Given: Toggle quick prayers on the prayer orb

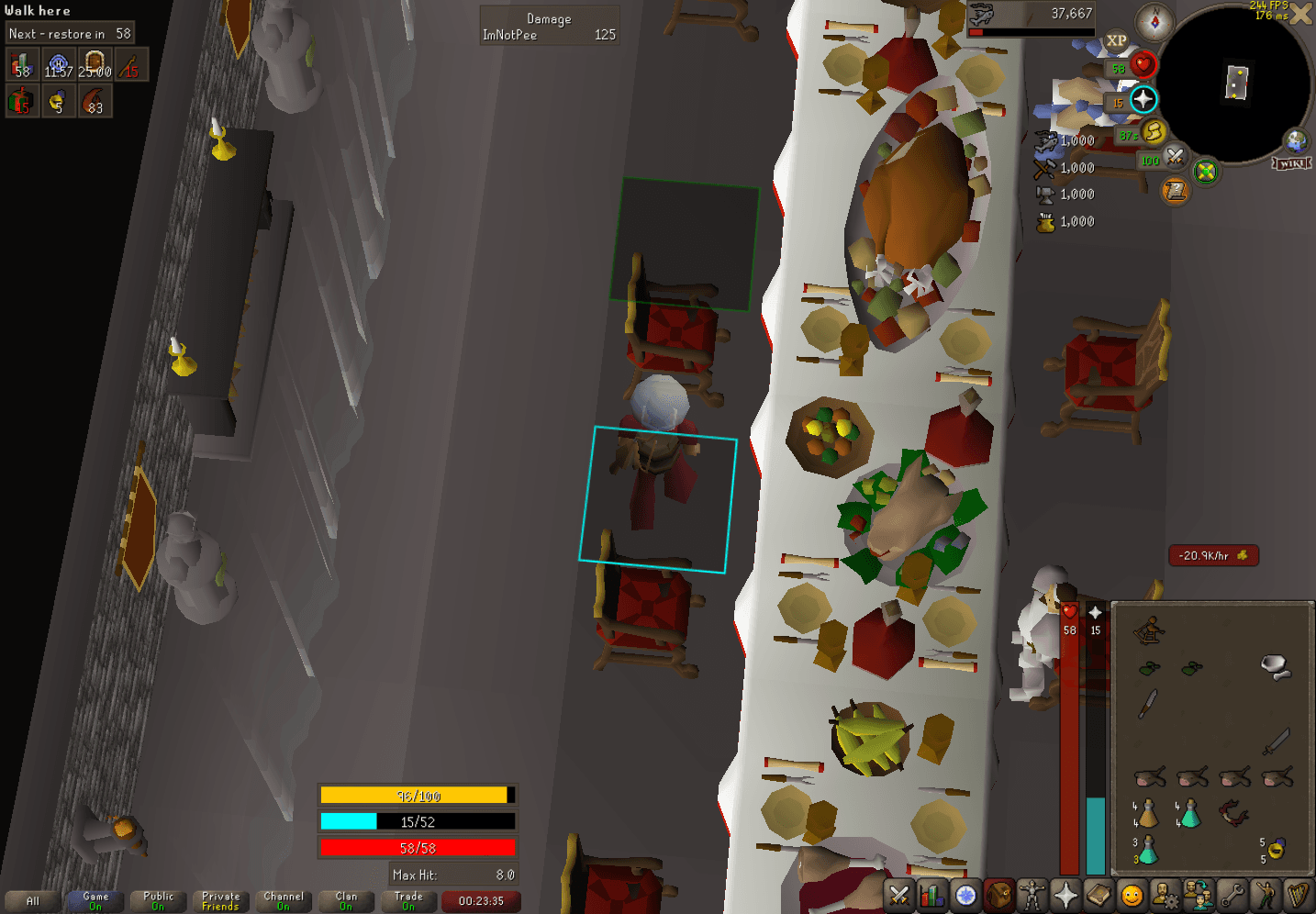Looking at the screenshot, I should [x=1143, y=101].
